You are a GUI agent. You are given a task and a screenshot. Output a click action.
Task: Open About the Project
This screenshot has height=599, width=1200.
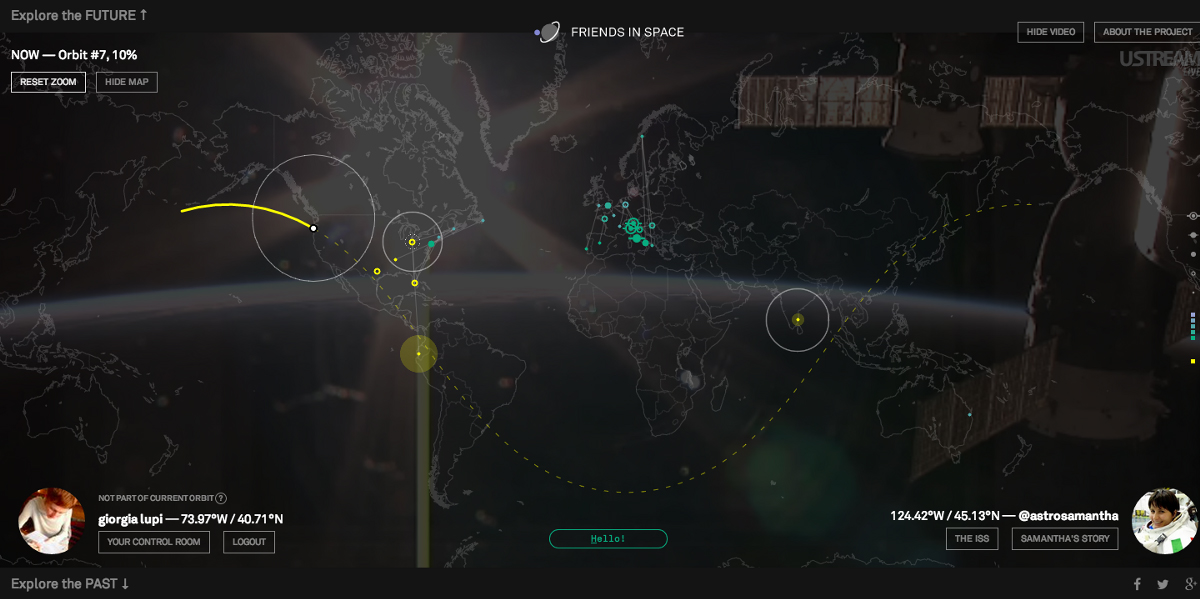(x=1147, y=32)
